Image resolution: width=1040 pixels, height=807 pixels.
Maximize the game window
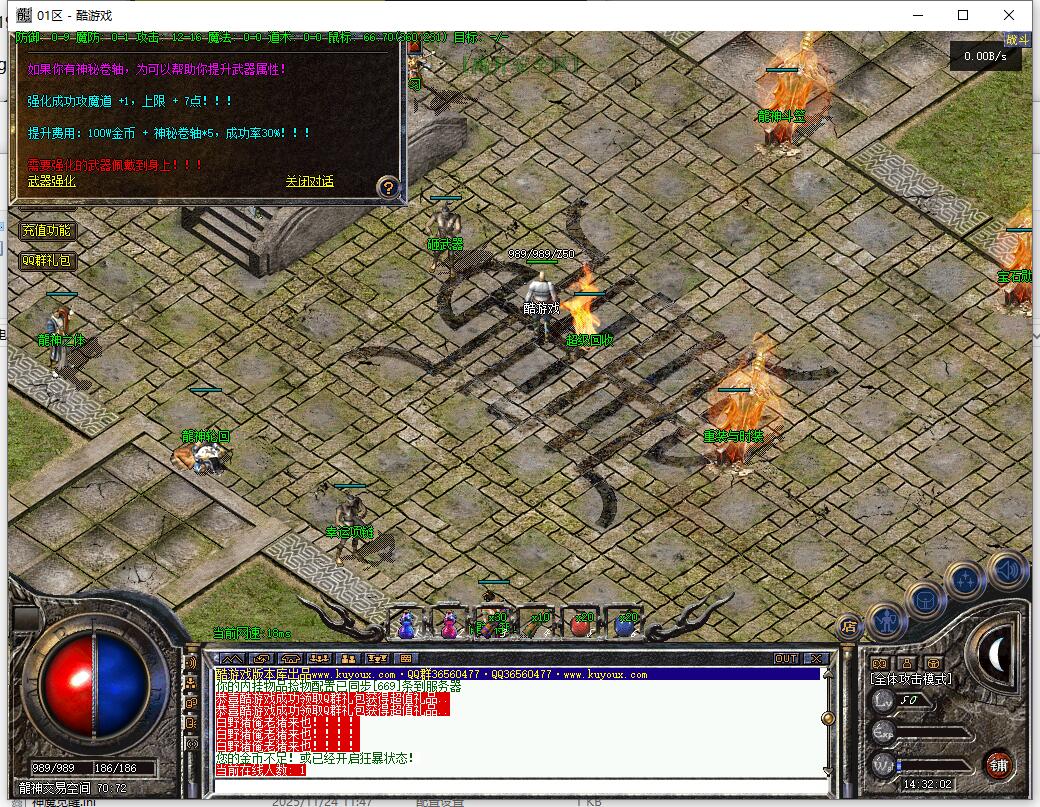pyautogui.click(x=963, y=15)
